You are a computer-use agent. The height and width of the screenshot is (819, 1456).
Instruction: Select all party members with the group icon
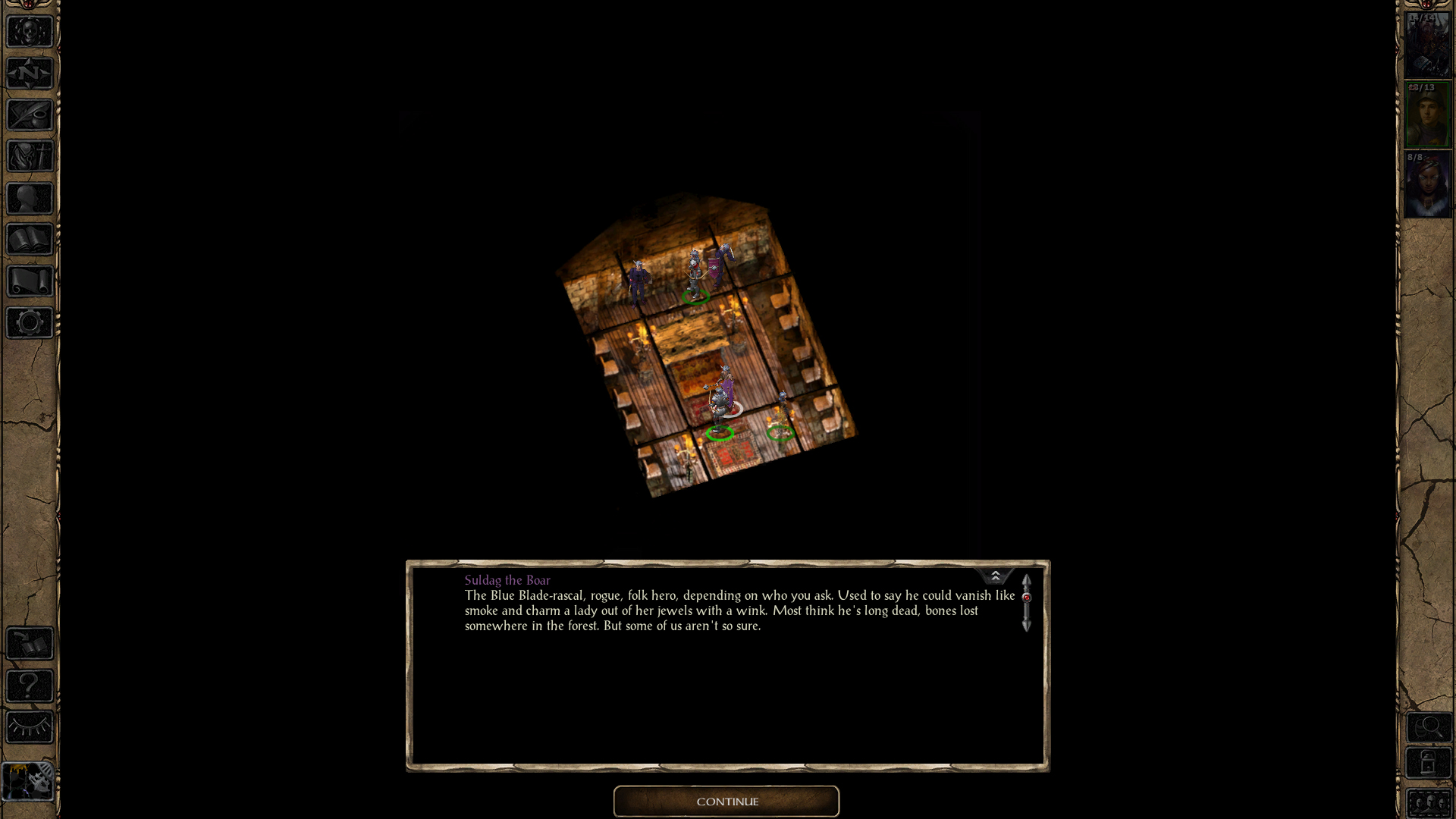[1429, 803]
